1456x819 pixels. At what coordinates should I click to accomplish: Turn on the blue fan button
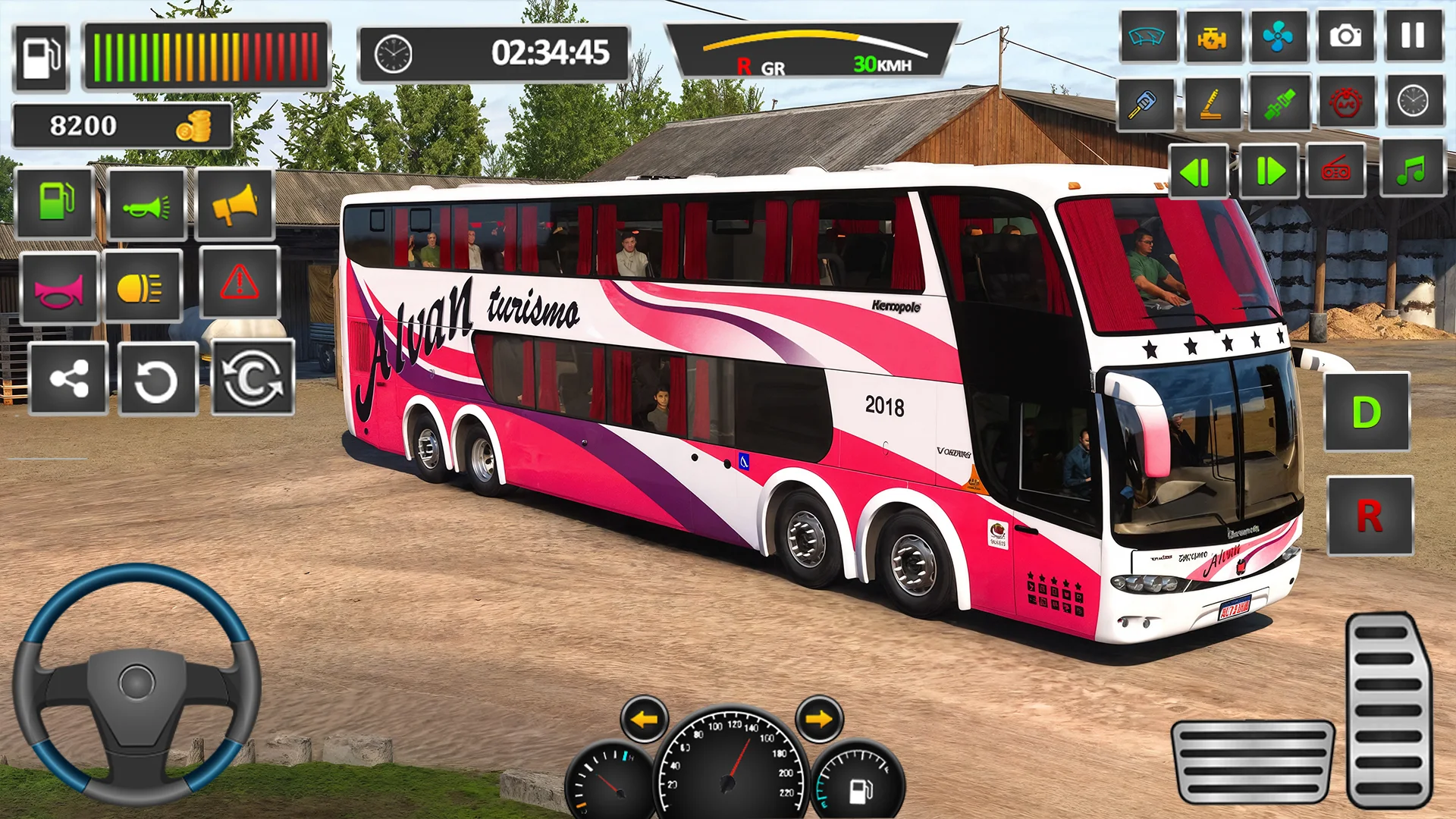coord(1278,36)
